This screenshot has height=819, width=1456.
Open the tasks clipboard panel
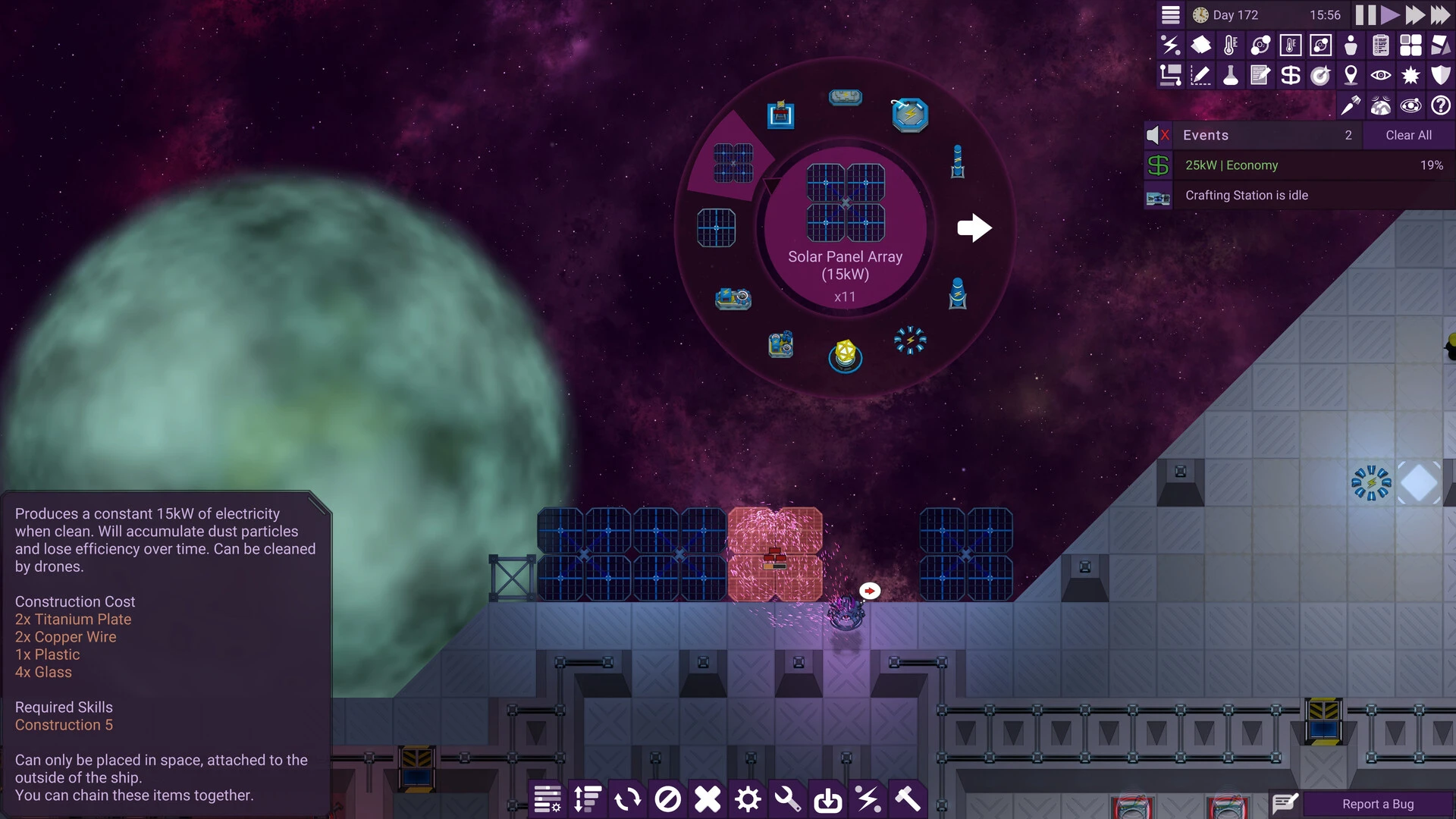[1381, 45]
